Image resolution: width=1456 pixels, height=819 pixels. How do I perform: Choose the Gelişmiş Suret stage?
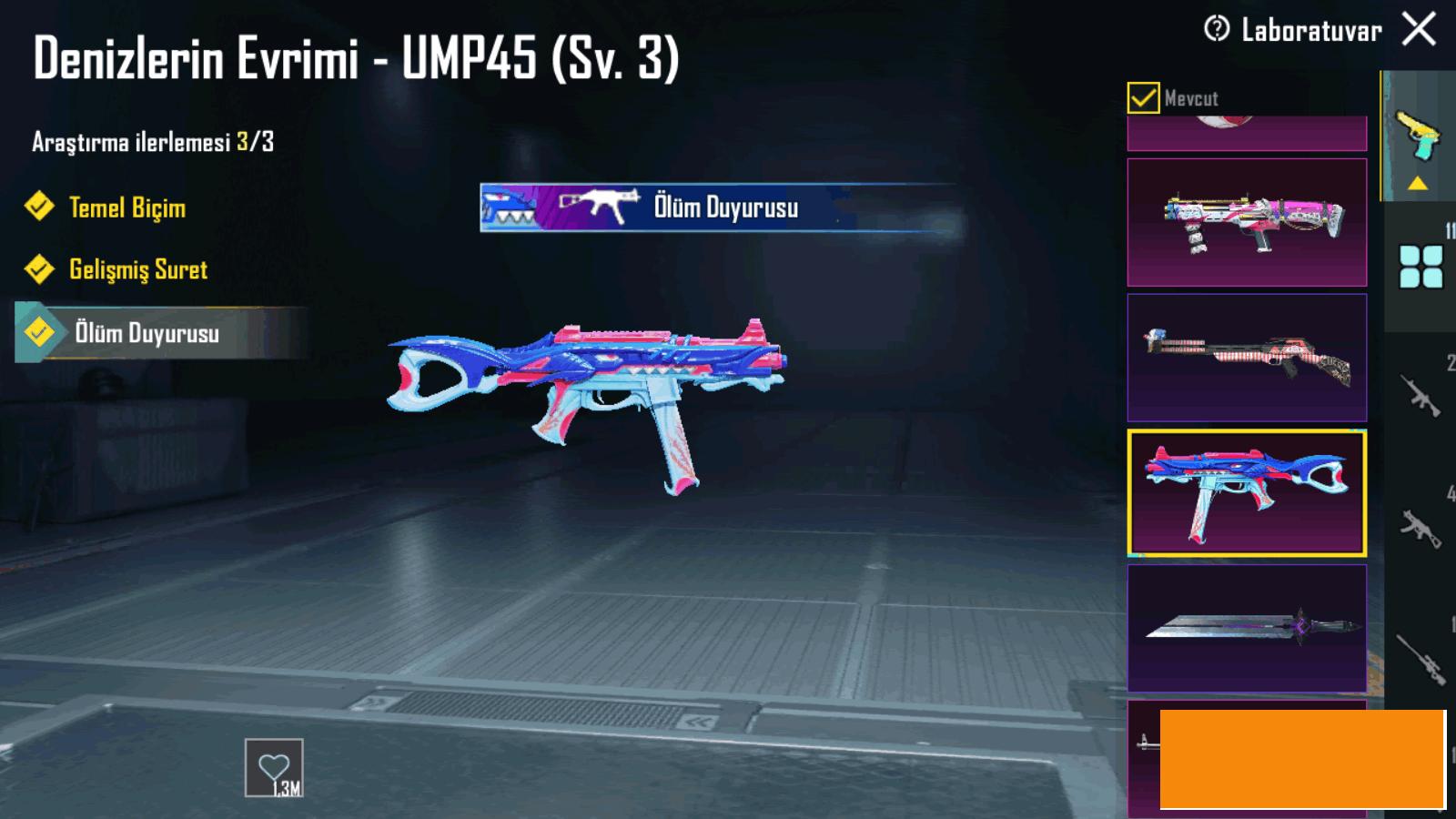click(x=138, y=269)
